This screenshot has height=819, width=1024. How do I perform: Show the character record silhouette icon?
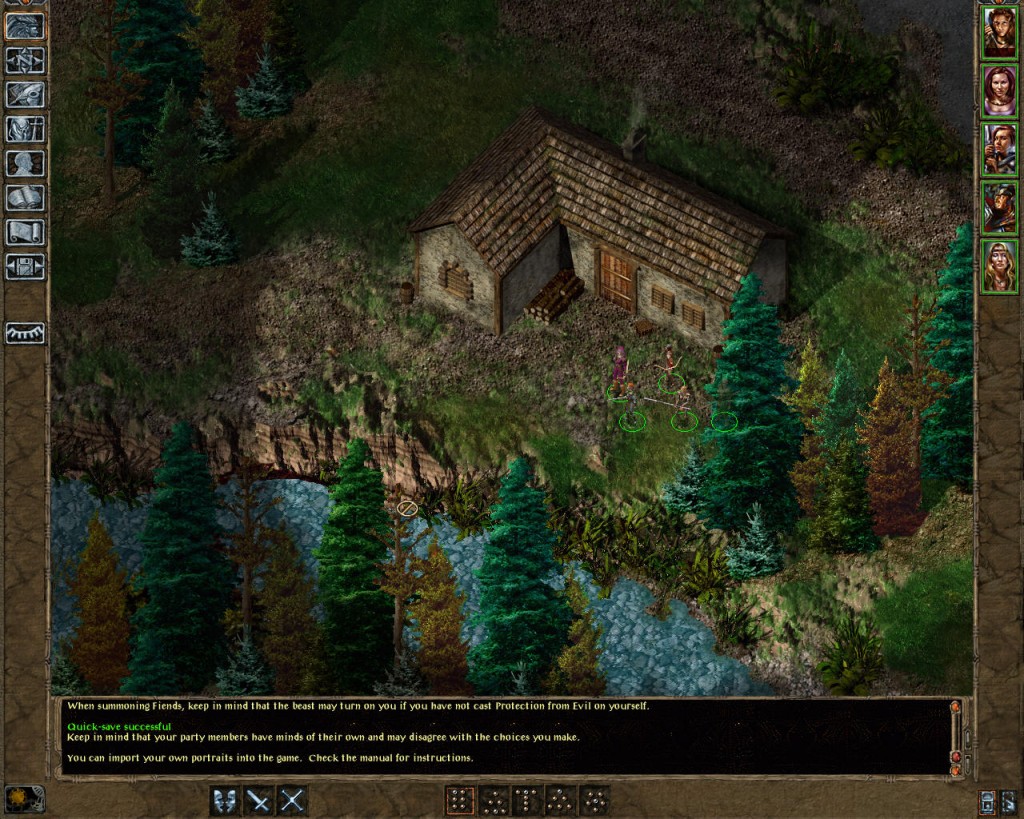tap(25, 163)
